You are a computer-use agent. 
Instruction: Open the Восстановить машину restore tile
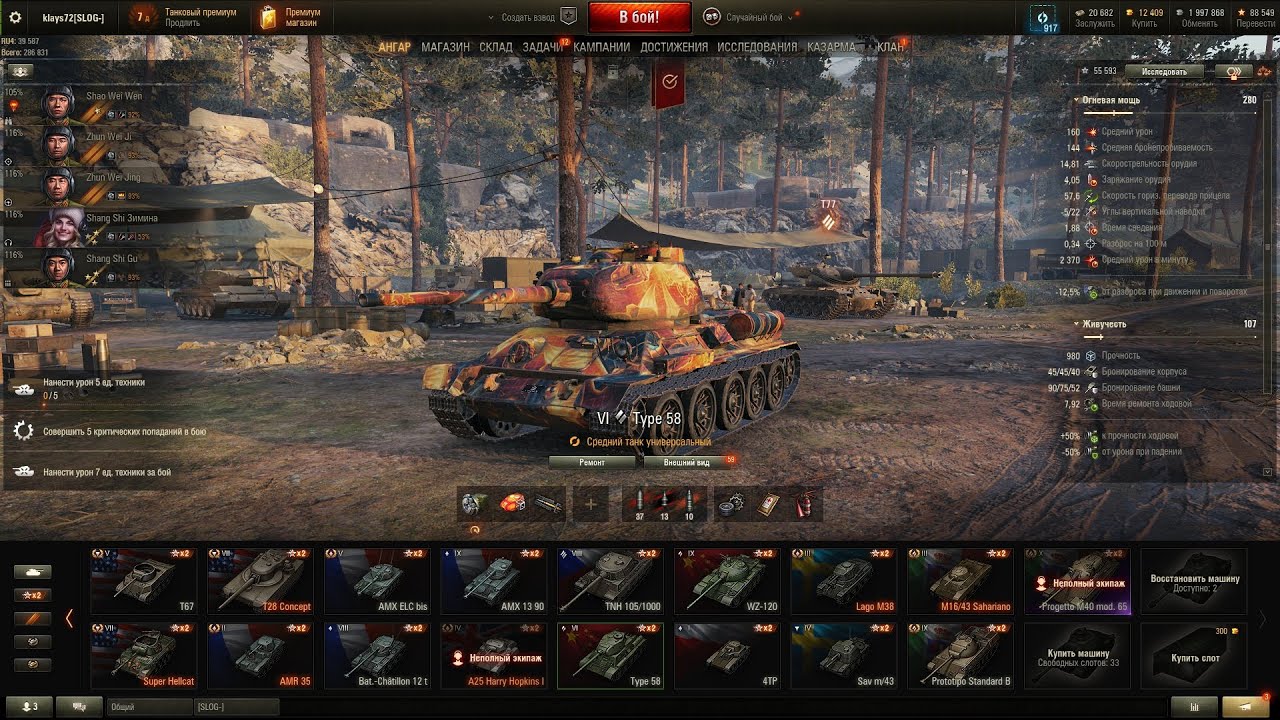1194,580
